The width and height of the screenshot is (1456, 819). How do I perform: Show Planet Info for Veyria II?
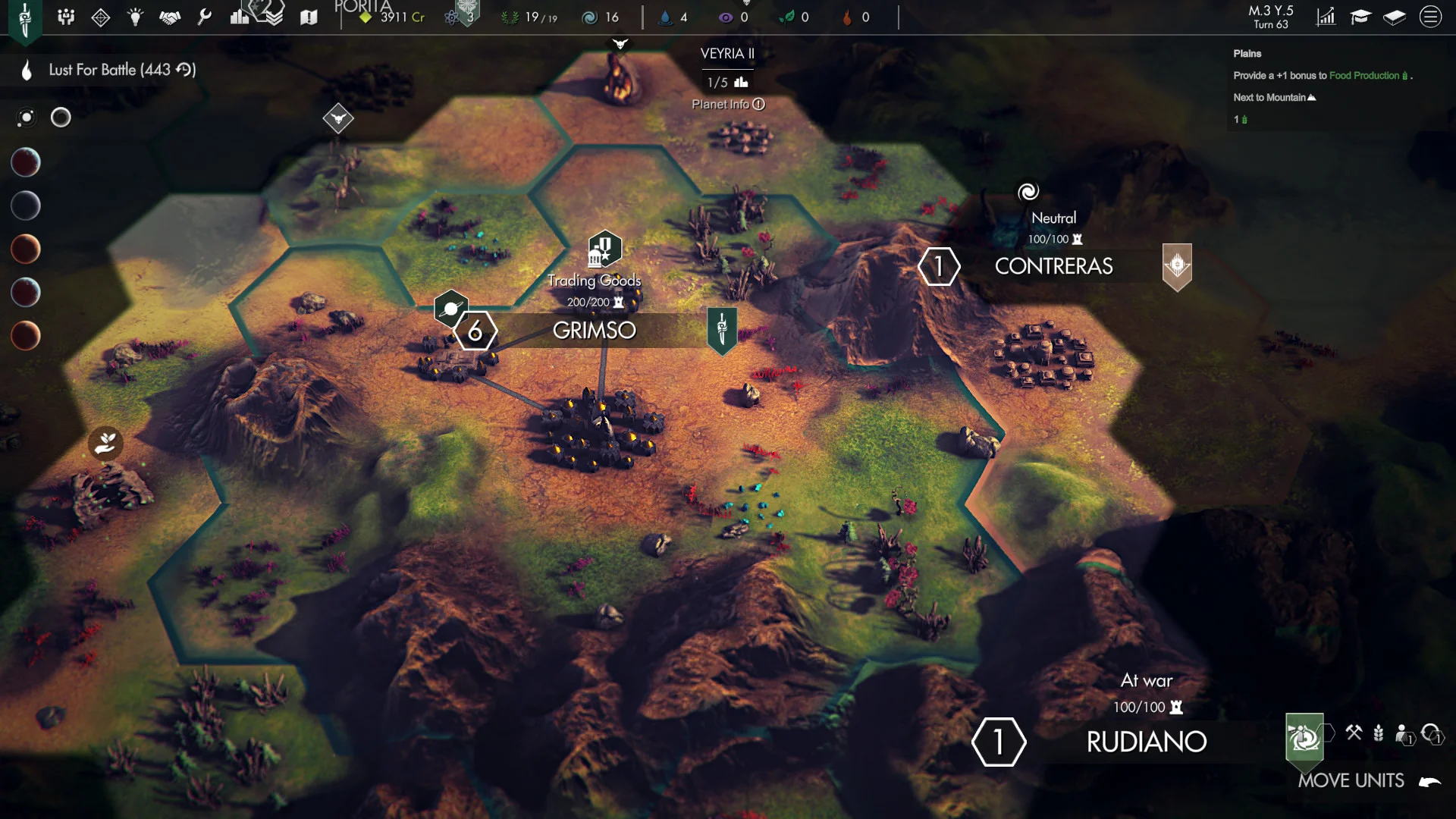(728, 105)
